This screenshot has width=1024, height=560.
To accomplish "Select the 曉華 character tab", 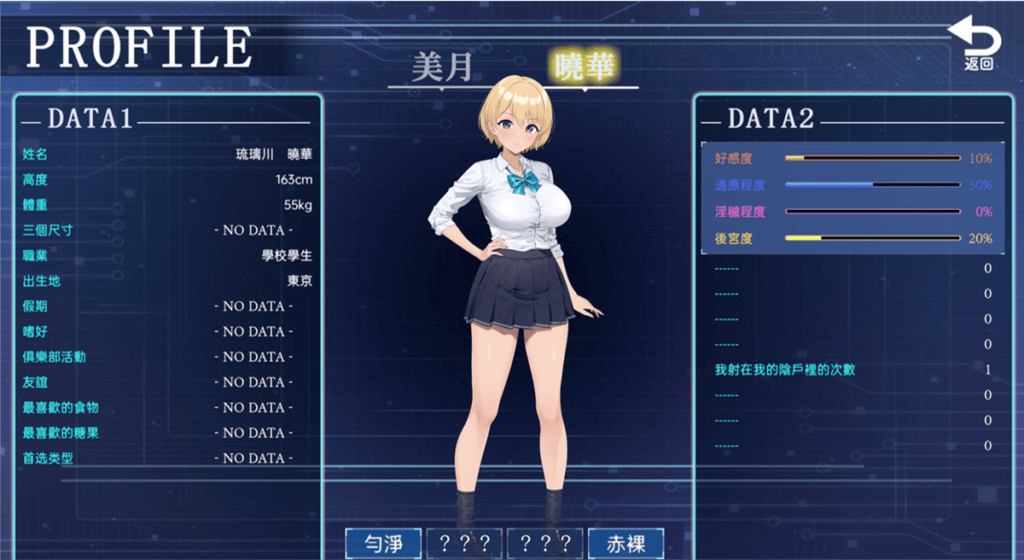I will (x=585, y=66).
